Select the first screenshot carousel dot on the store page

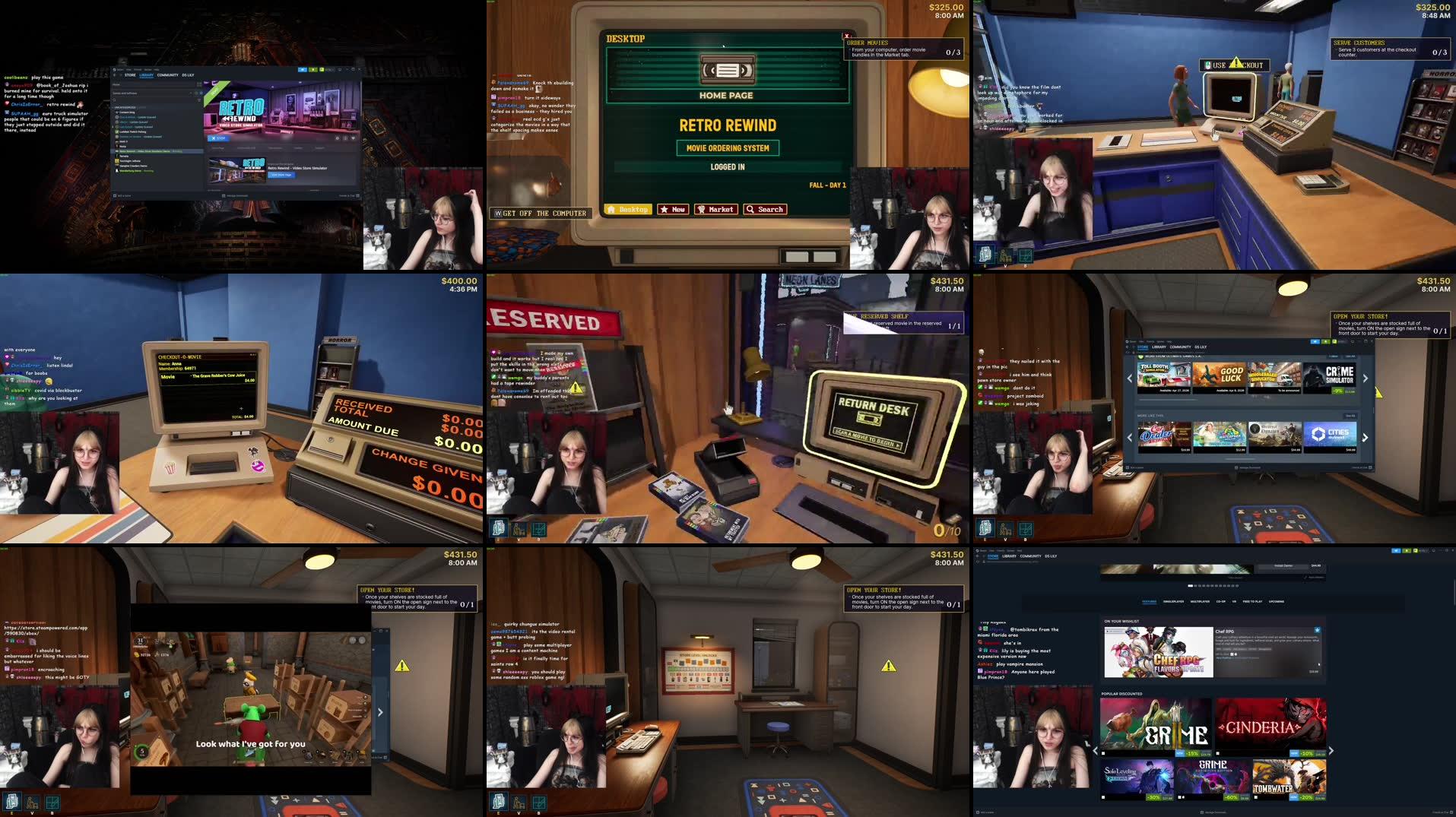(1190, 586)
